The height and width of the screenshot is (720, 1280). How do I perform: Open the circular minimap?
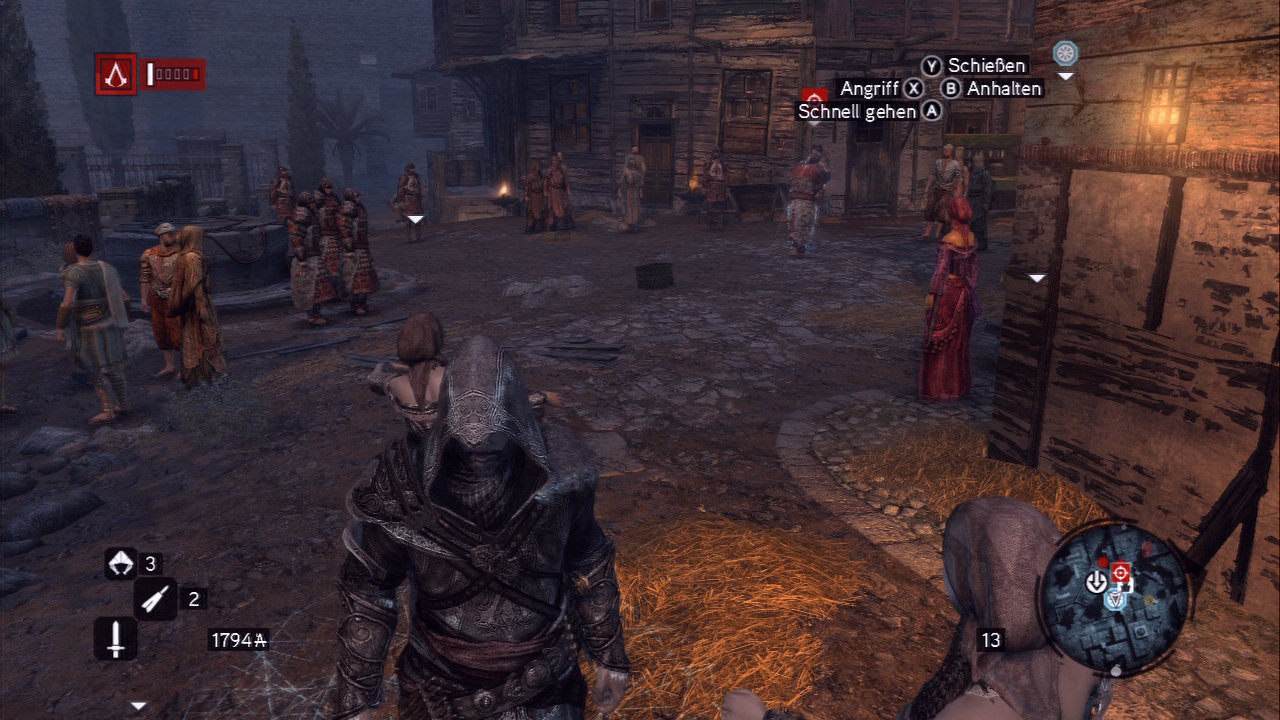click(x=1115, y=588)
